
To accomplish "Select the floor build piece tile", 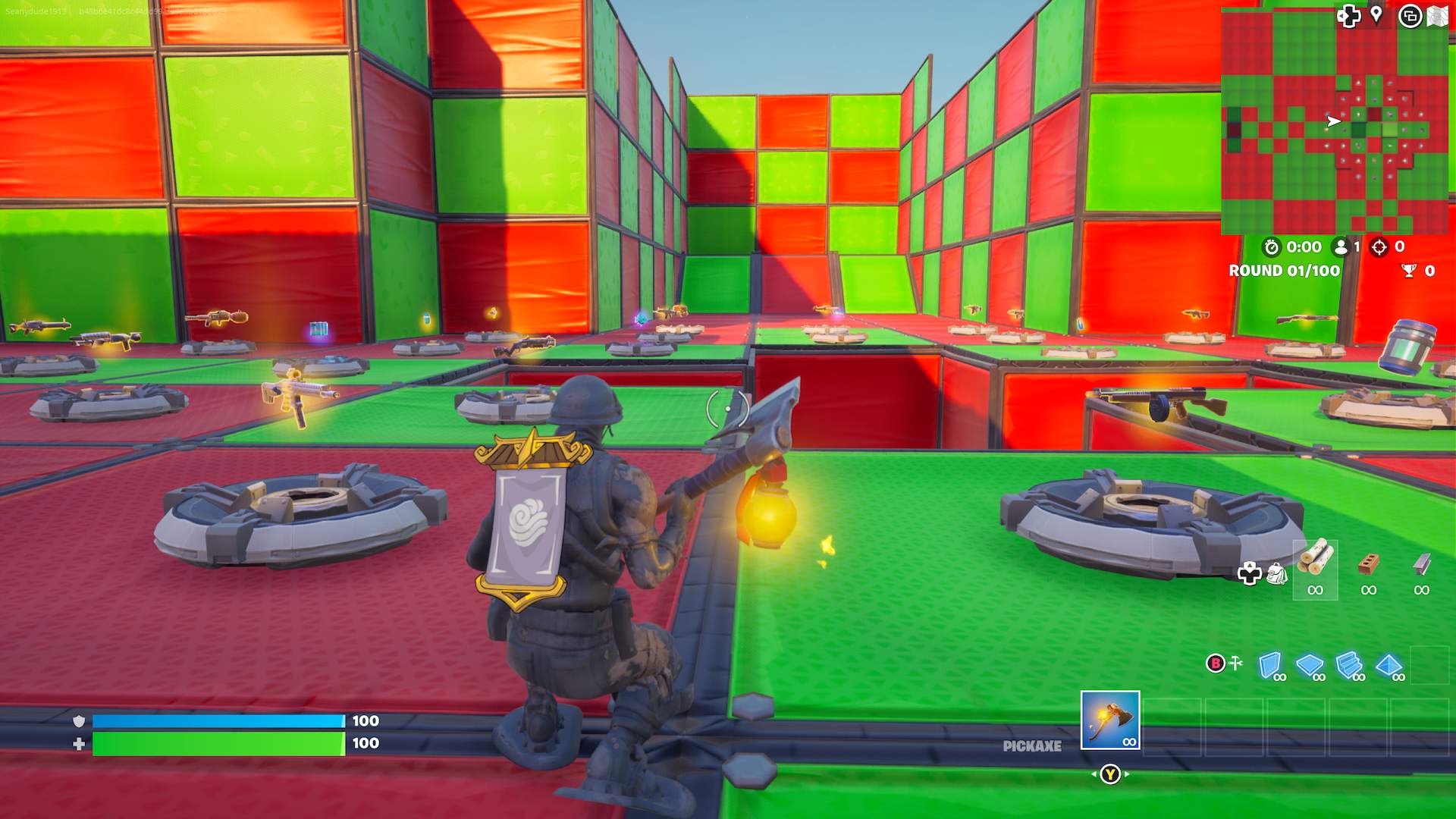I will [1309, 662].
